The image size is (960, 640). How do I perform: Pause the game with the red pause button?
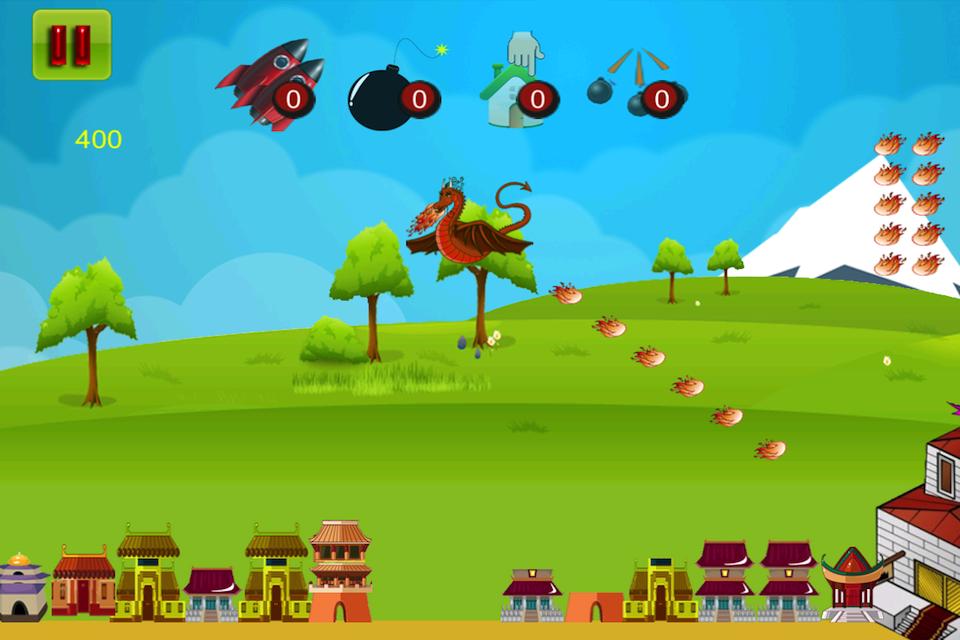pyautogui.click(x=71, y=45)
